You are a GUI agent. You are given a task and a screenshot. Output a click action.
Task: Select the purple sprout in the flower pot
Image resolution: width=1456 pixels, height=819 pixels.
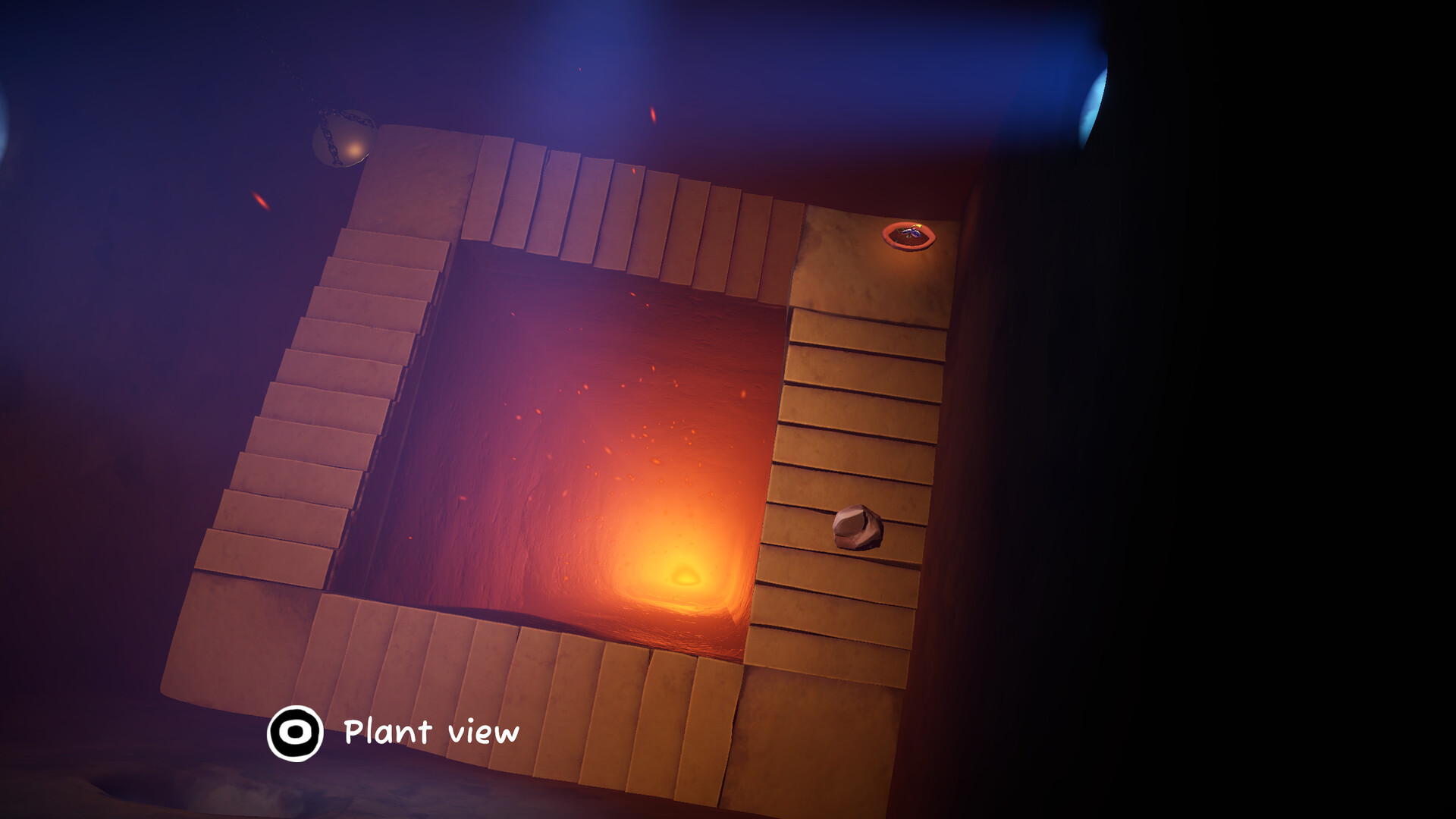click(912, 234)
